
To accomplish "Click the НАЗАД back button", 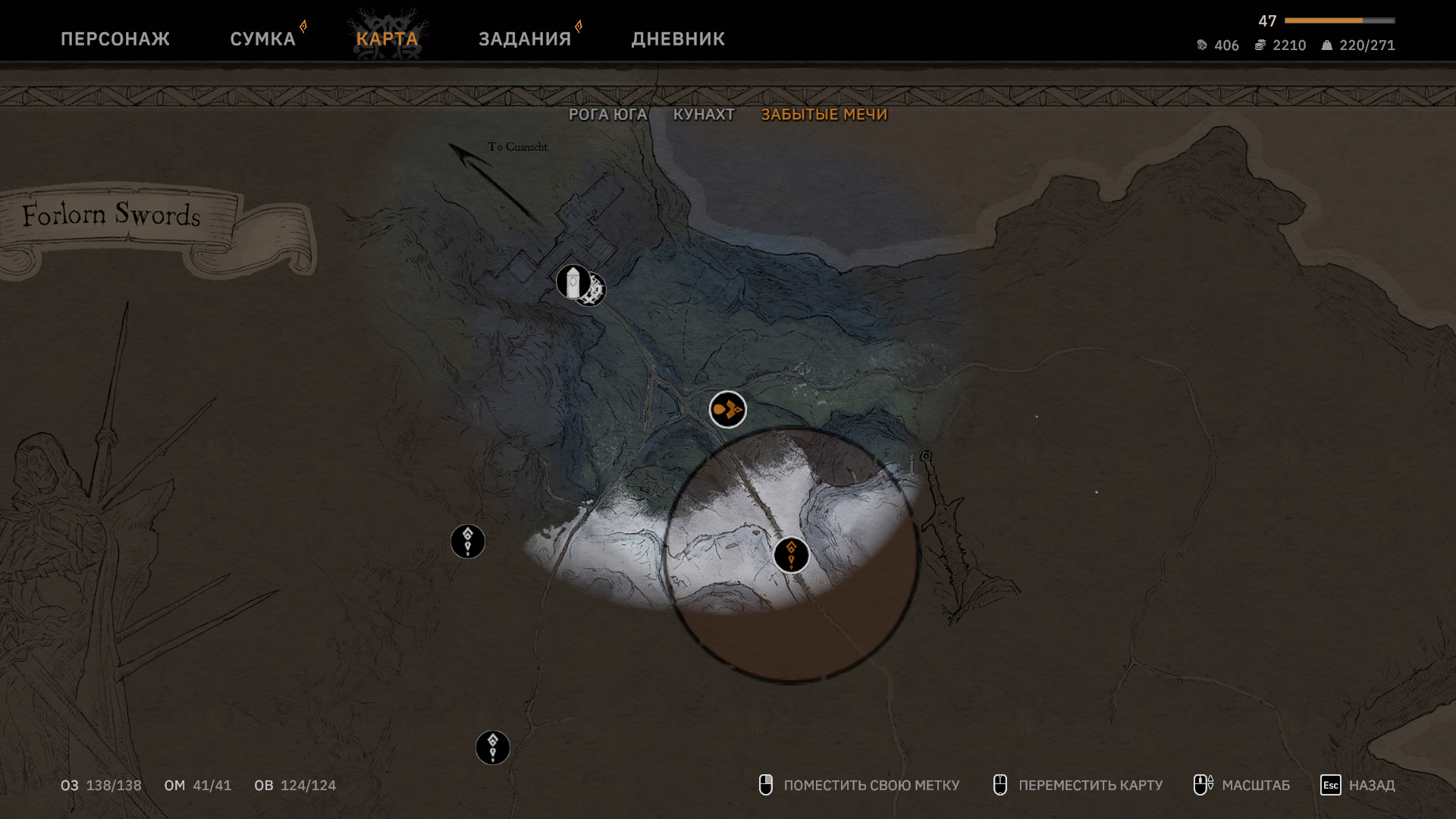I will [x=1358, y=785].
